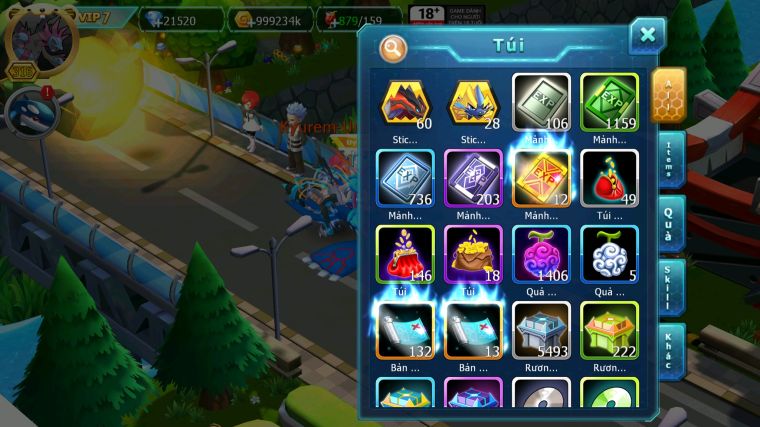
Task: Close the Túi bag window
Action: 647,36
